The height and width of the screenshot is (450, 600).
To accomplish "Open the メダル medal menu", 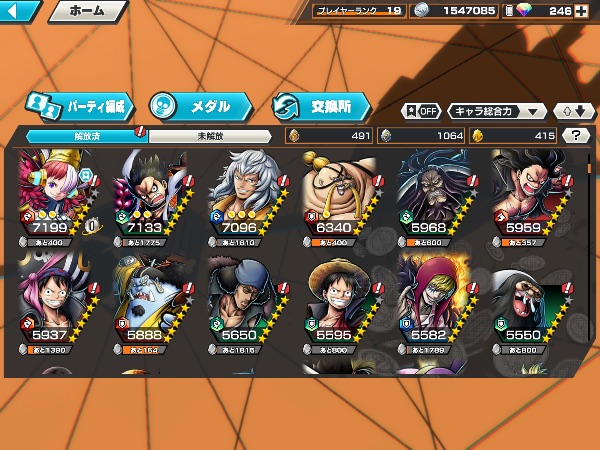I will pos(198,105).
